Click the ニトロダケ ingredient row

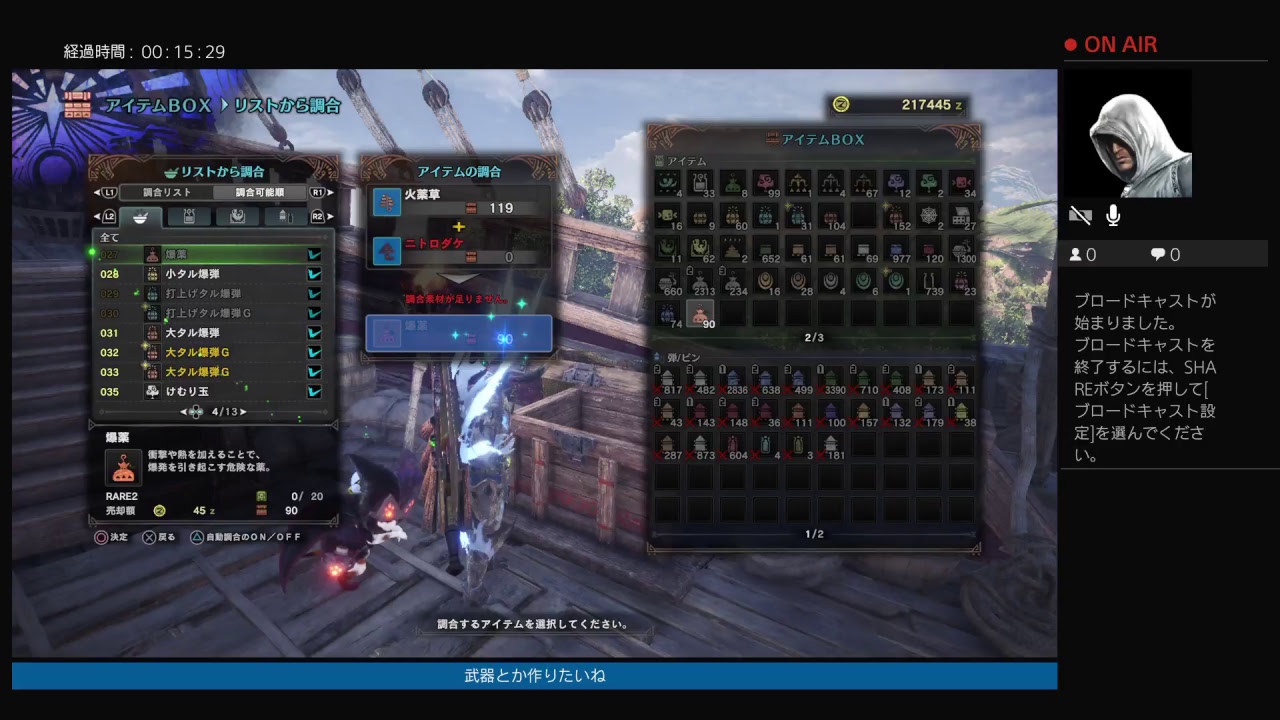tap(458, 250)
